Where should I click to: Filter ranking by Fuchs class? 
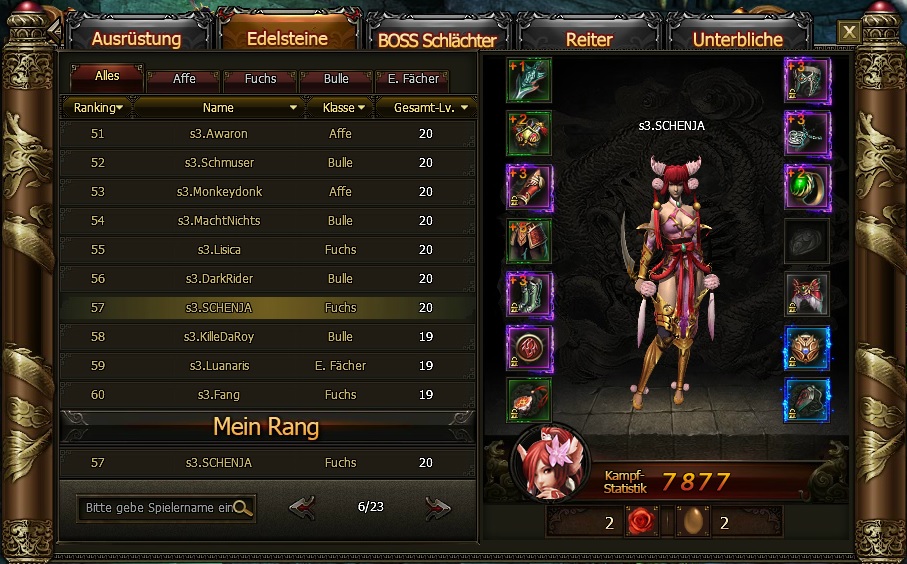click(x=260, y=78)
